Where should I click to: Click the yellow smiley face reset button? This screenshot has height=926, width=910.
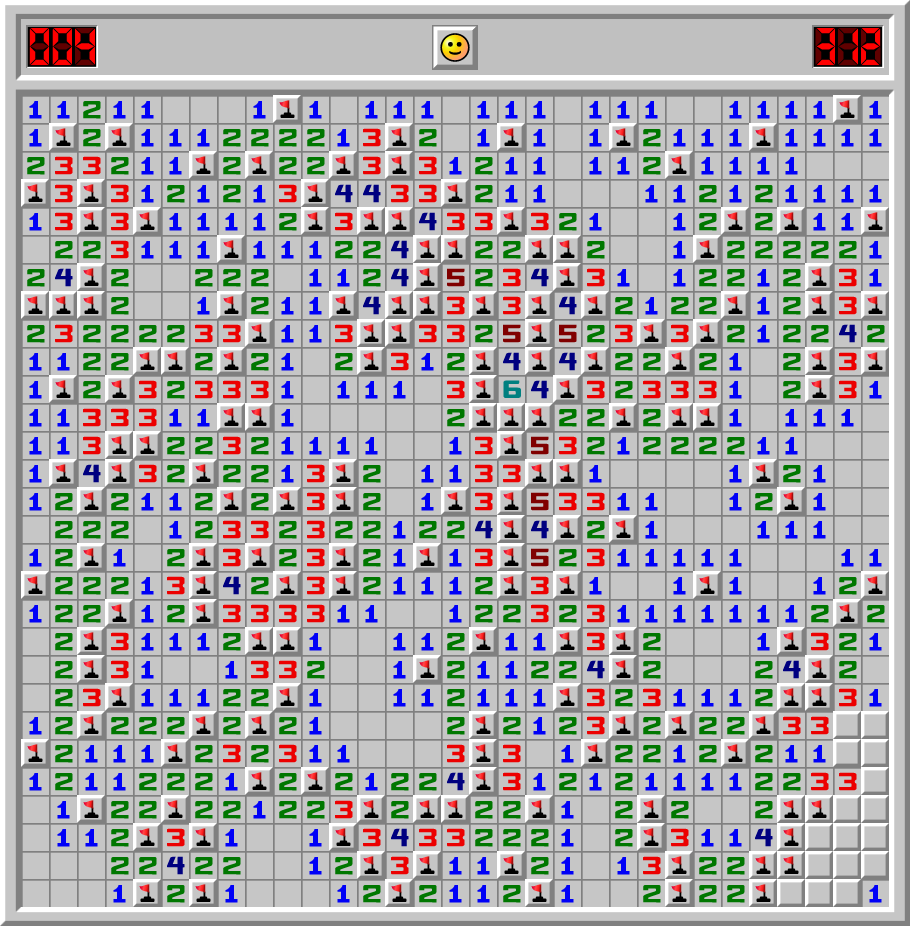pyautogui.click(x=455, y=47)
